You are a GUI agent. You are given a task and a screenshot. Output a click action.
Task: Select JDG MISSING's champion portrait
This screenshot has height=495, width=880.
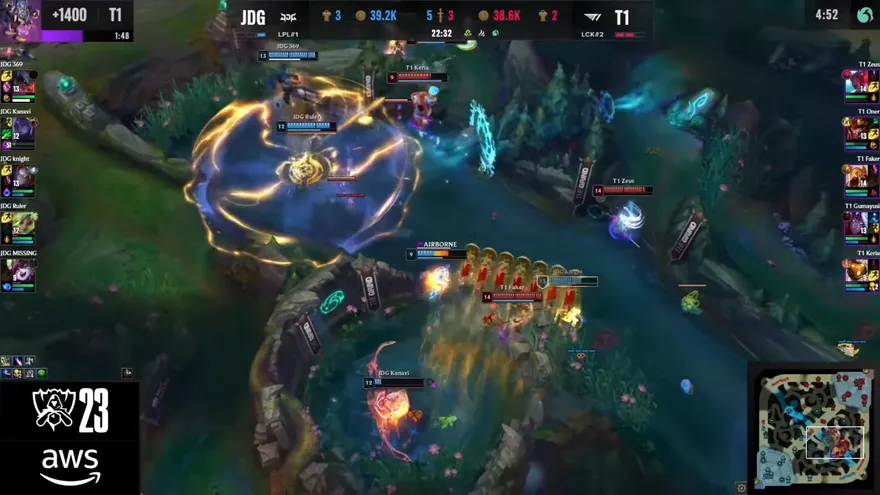pyautogui.click(x=23, y=271)
